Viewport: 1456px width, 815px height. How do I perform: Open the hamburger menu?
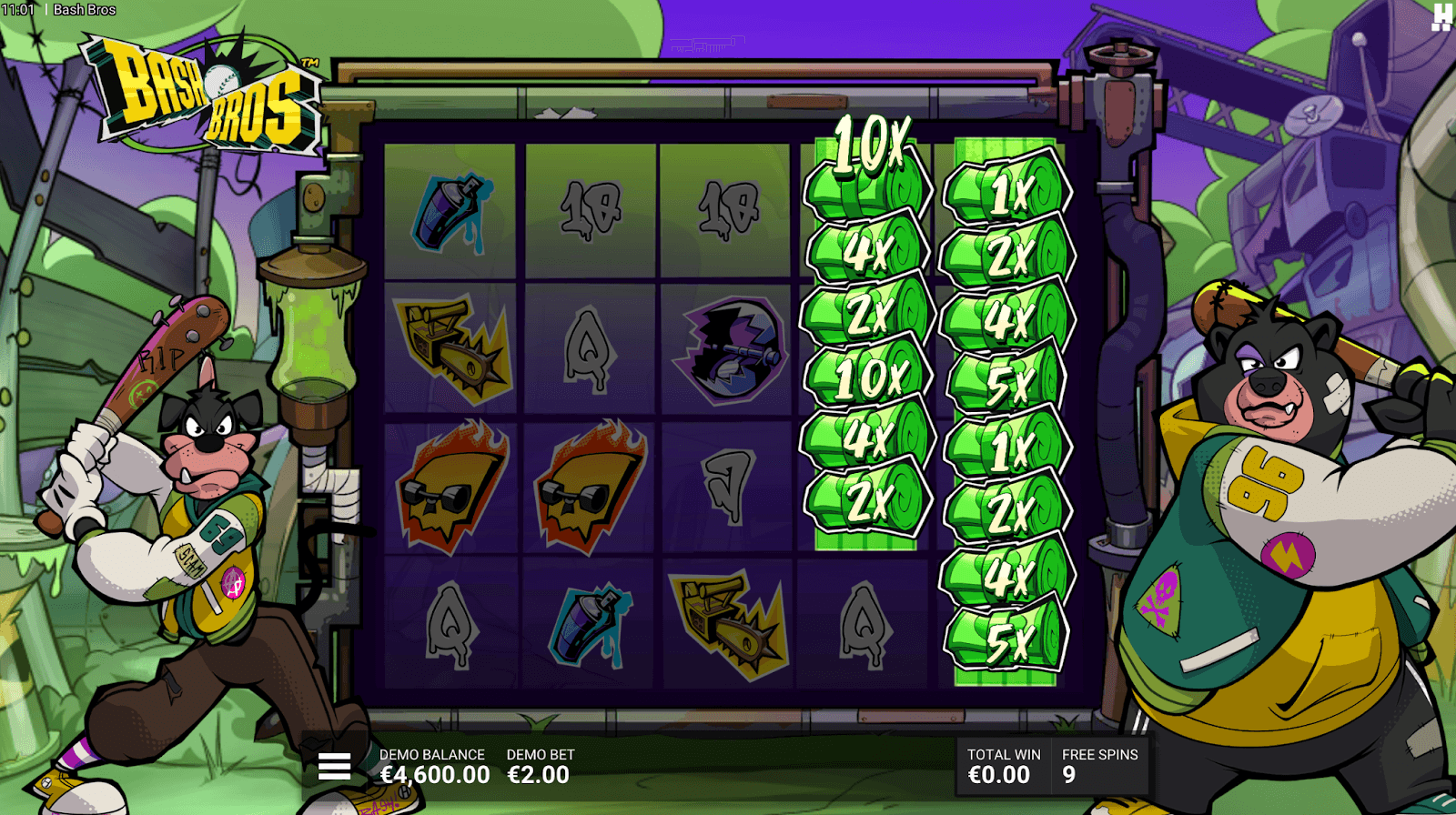point(334,767)
